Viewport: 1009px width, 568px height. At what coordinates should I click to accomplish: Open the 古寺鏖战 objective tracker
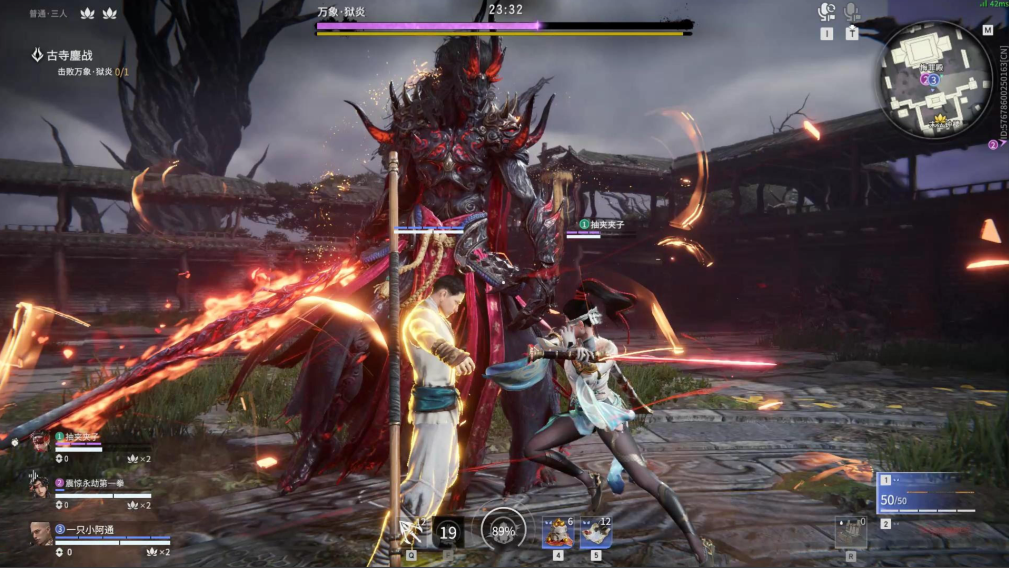[x=72, y=56]
